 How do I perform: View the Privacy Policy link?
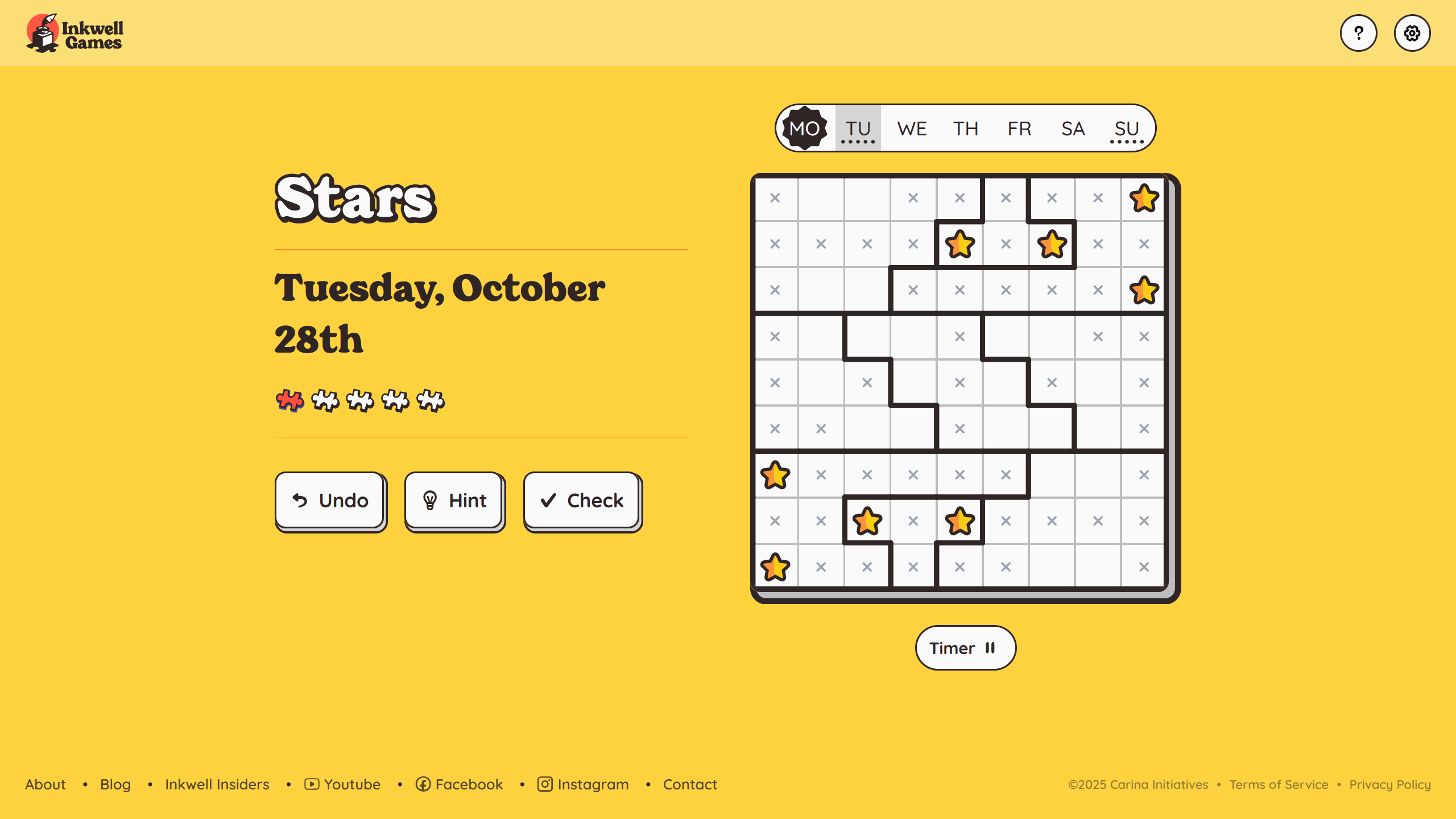[1389, 784]
